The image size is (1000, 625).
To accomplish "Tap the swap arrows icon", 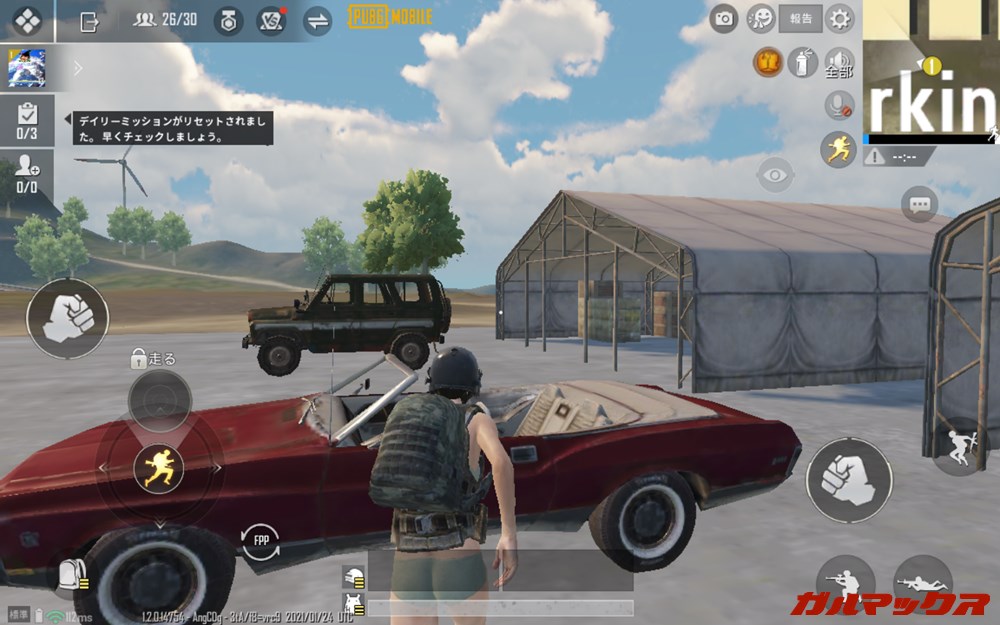I will tap(317, 21).
